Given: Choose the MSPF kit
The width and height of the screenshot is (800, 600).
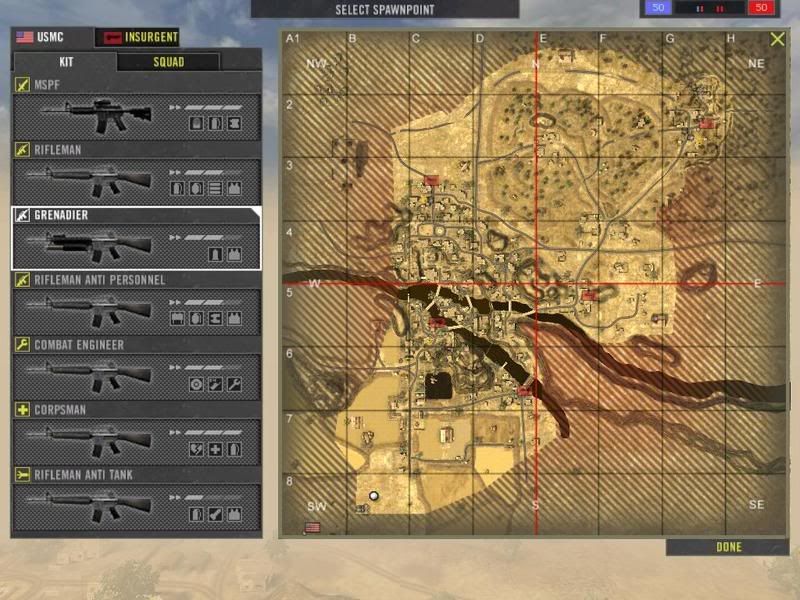Looking at the screenshot, I should tap(136, 110).
